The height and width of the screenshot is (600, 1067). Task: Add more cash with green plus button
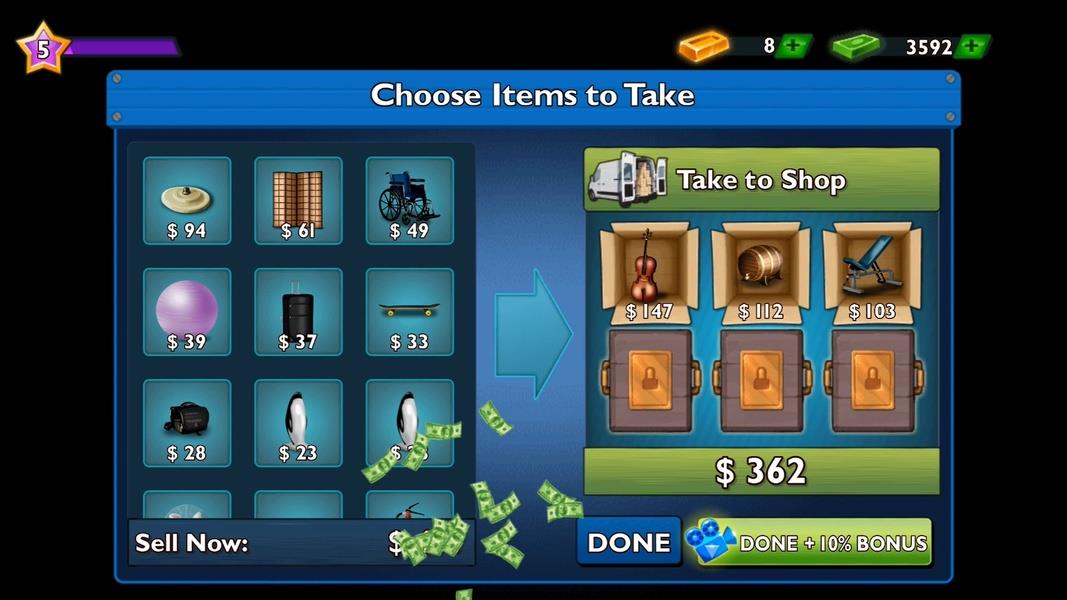972,47
